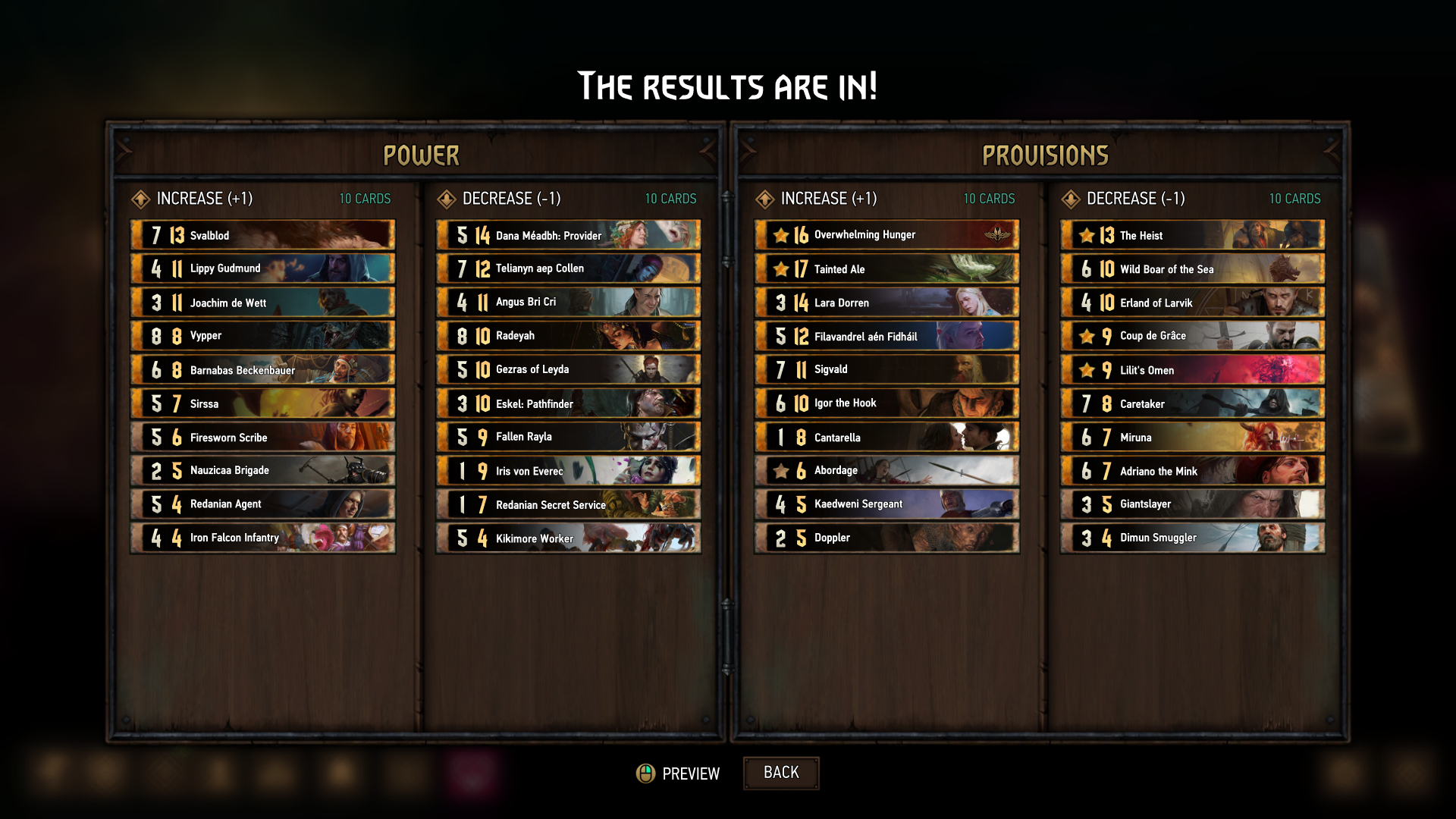Pick the Tainted Ale card row

click(886, 269)
